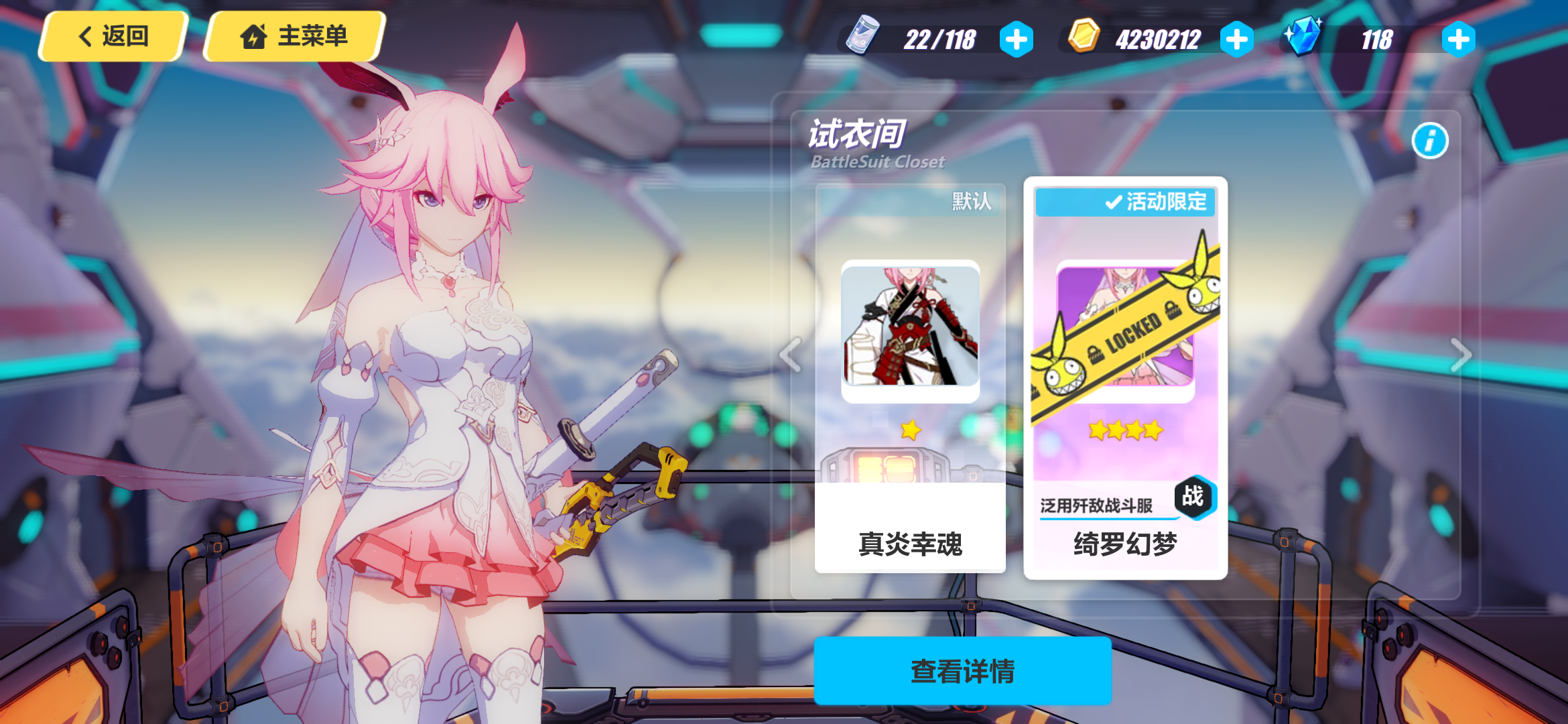The height and width of the screenshot is (724, 1568).
Task: Open the BattleSuit Closet info circle icon
Action: tap(1429, 141)
